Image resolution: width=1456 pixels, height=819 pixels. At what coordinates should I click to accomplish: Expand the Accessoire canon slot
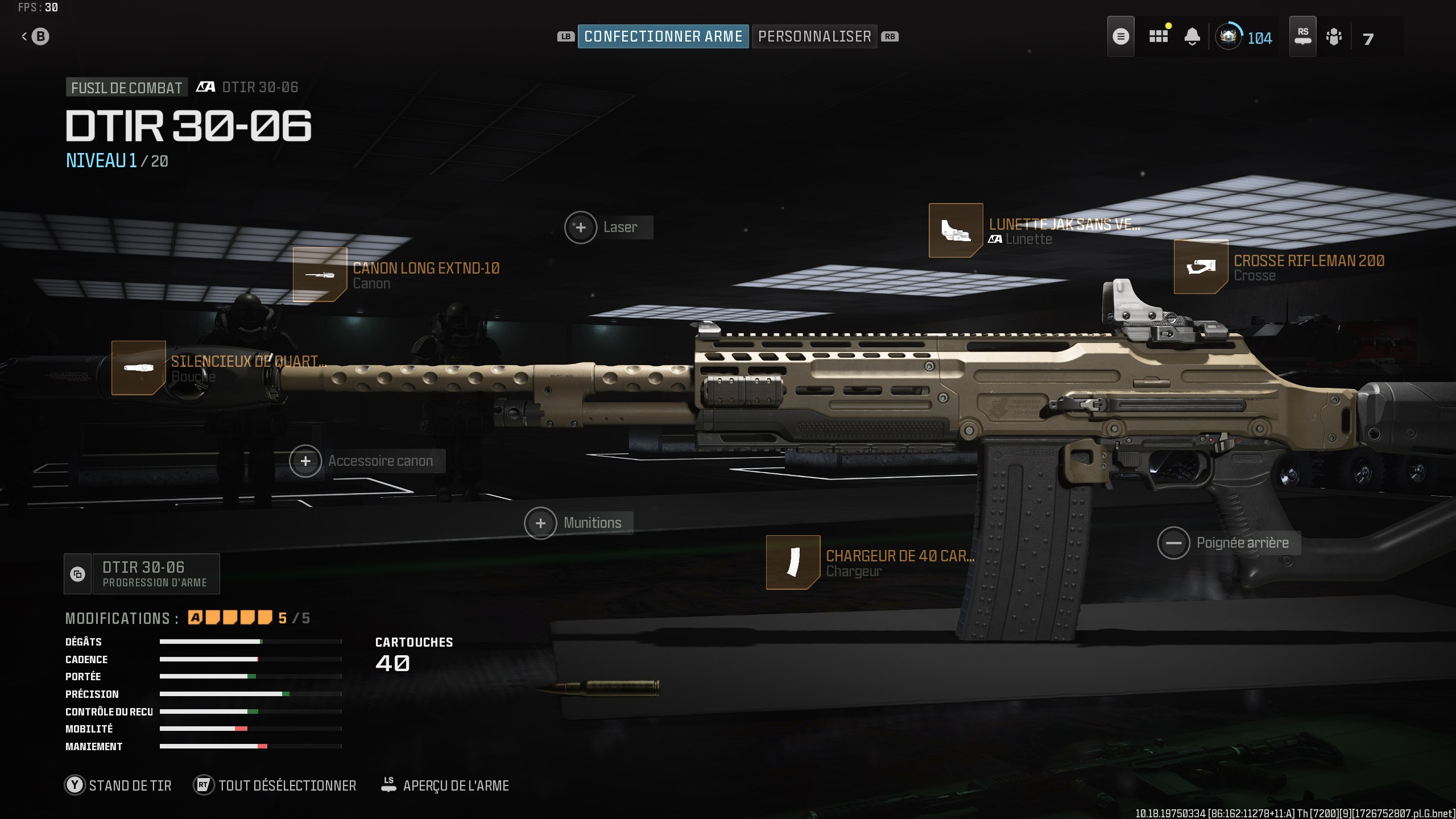306,461
